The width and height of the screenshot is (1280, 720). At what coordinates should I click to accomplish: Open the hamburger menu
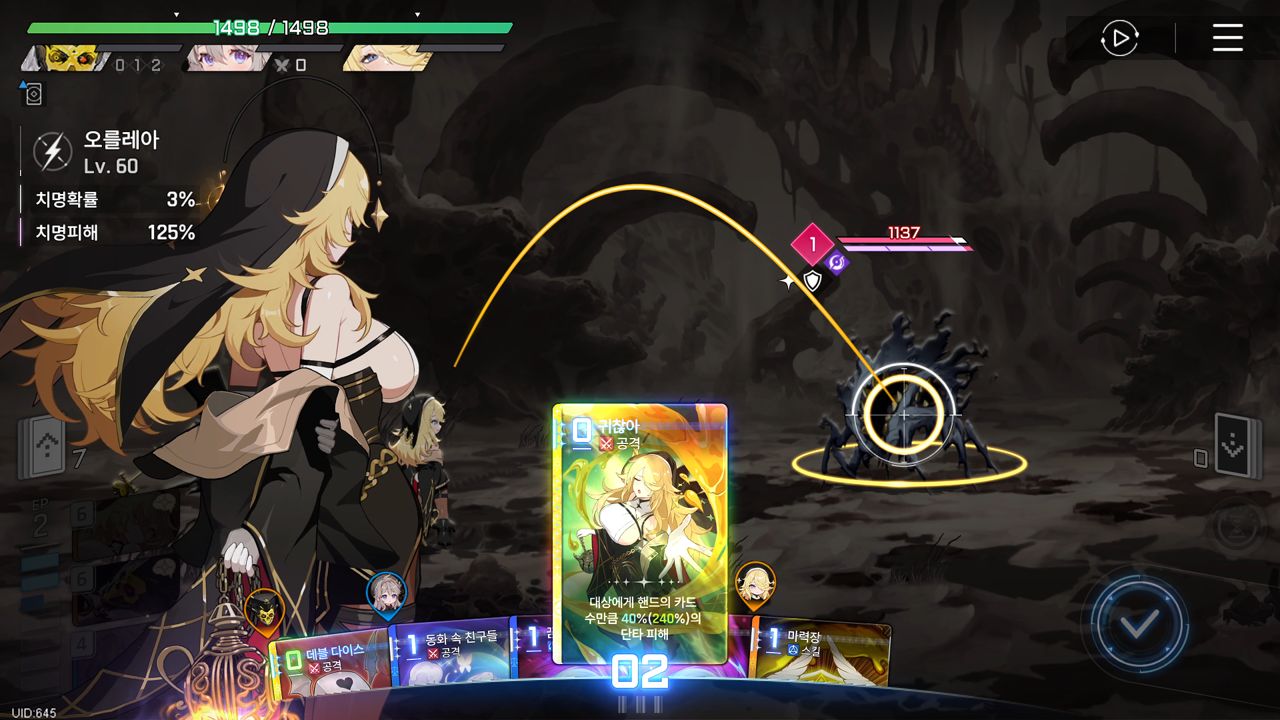pos(1227,39)
